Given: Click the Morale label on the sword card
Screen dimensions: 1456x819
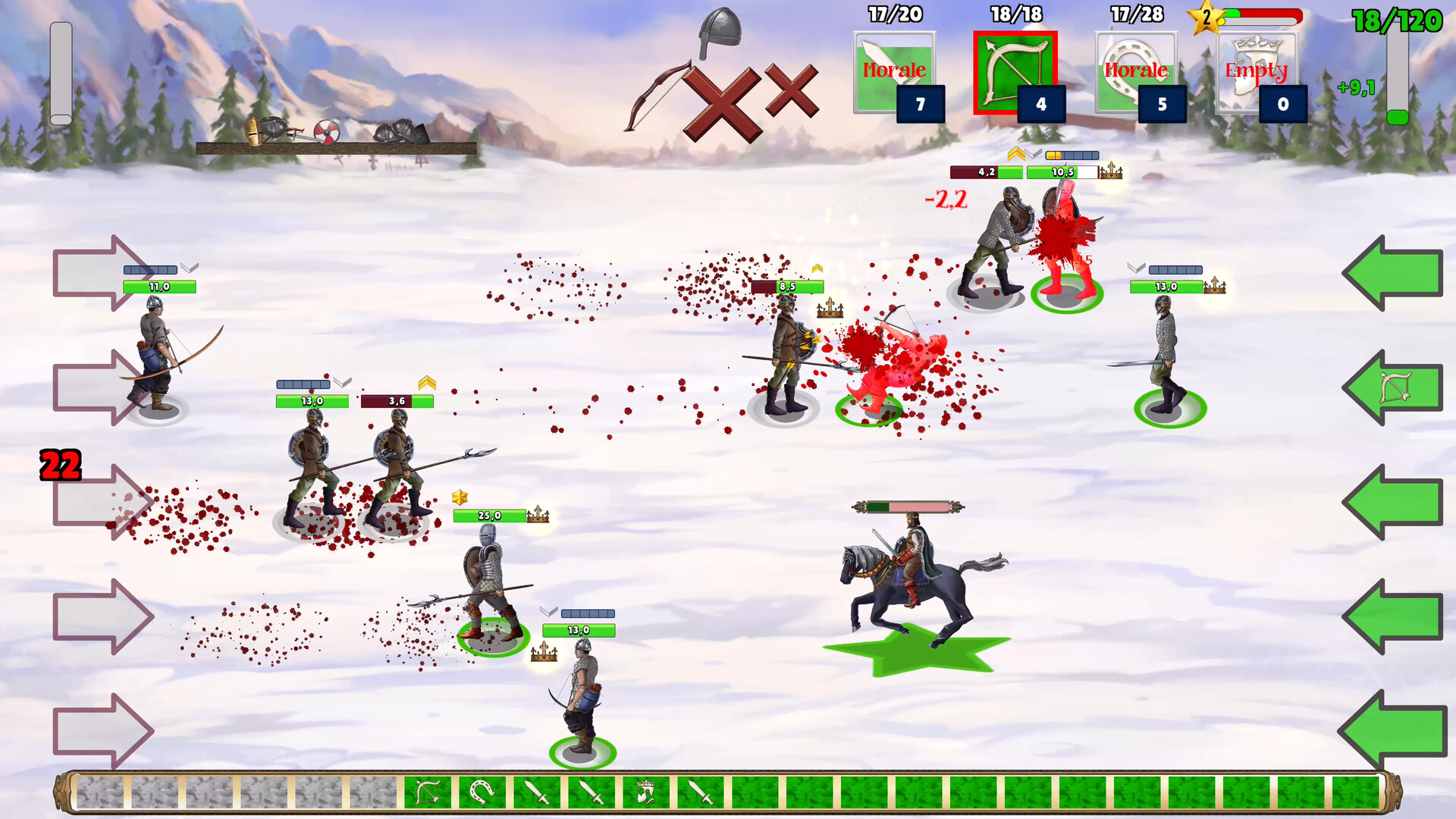Looking at the screenshot, I should [x=895, y=71].
